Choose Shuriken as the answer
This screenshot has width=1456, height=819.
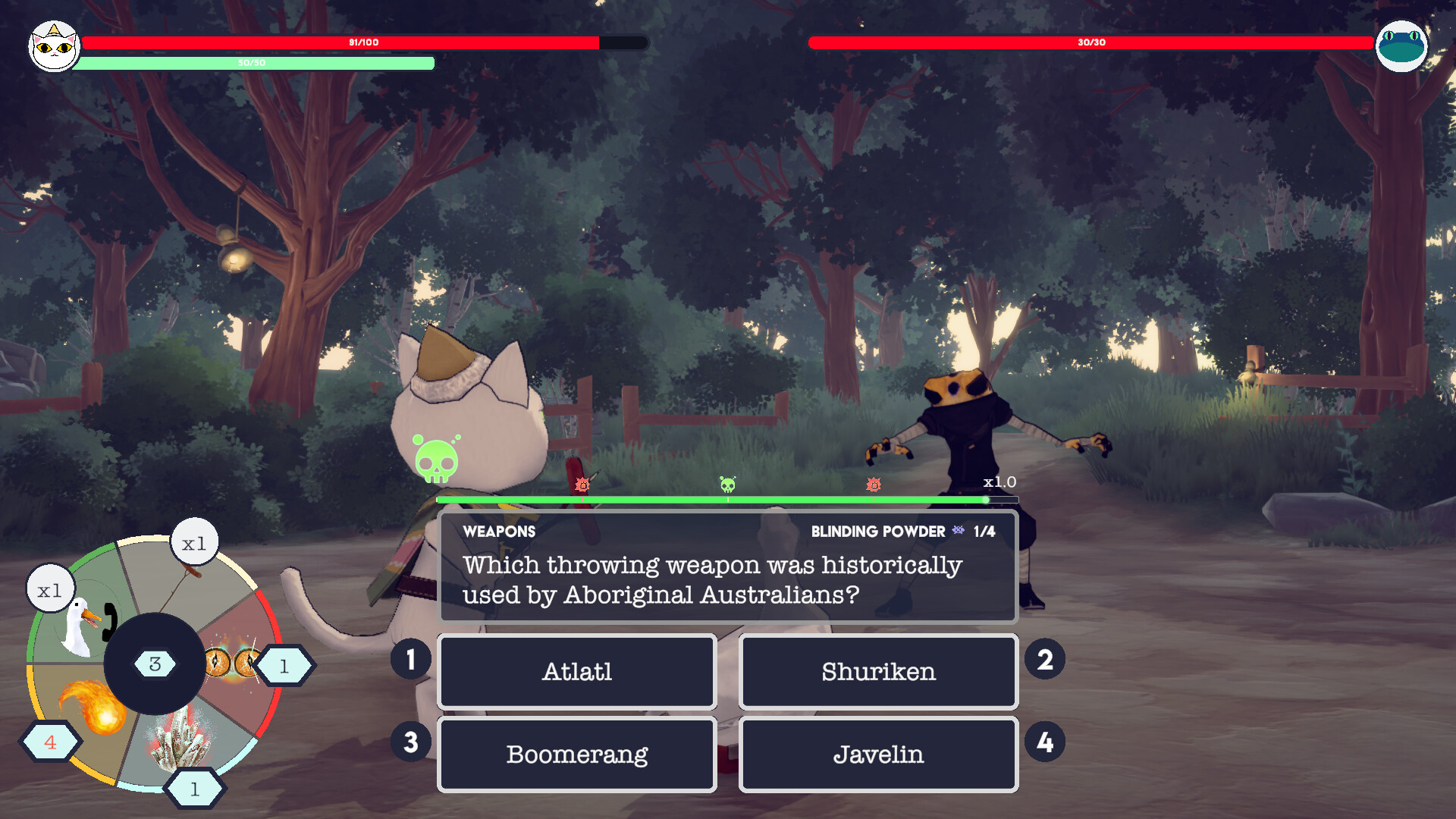(878, 671)
